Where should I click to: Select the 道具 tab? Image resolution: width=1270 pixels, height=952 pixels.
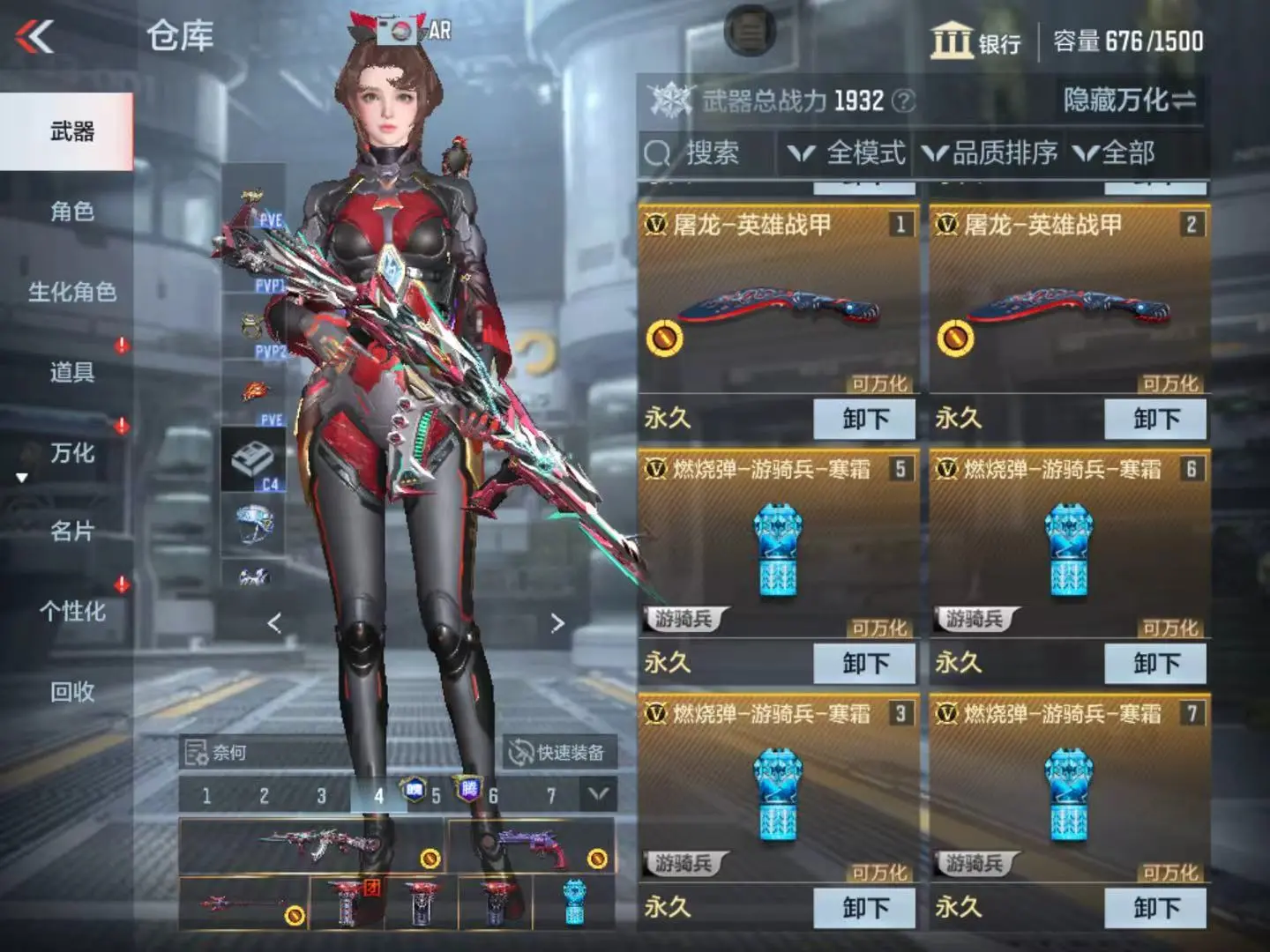[71, 372]
